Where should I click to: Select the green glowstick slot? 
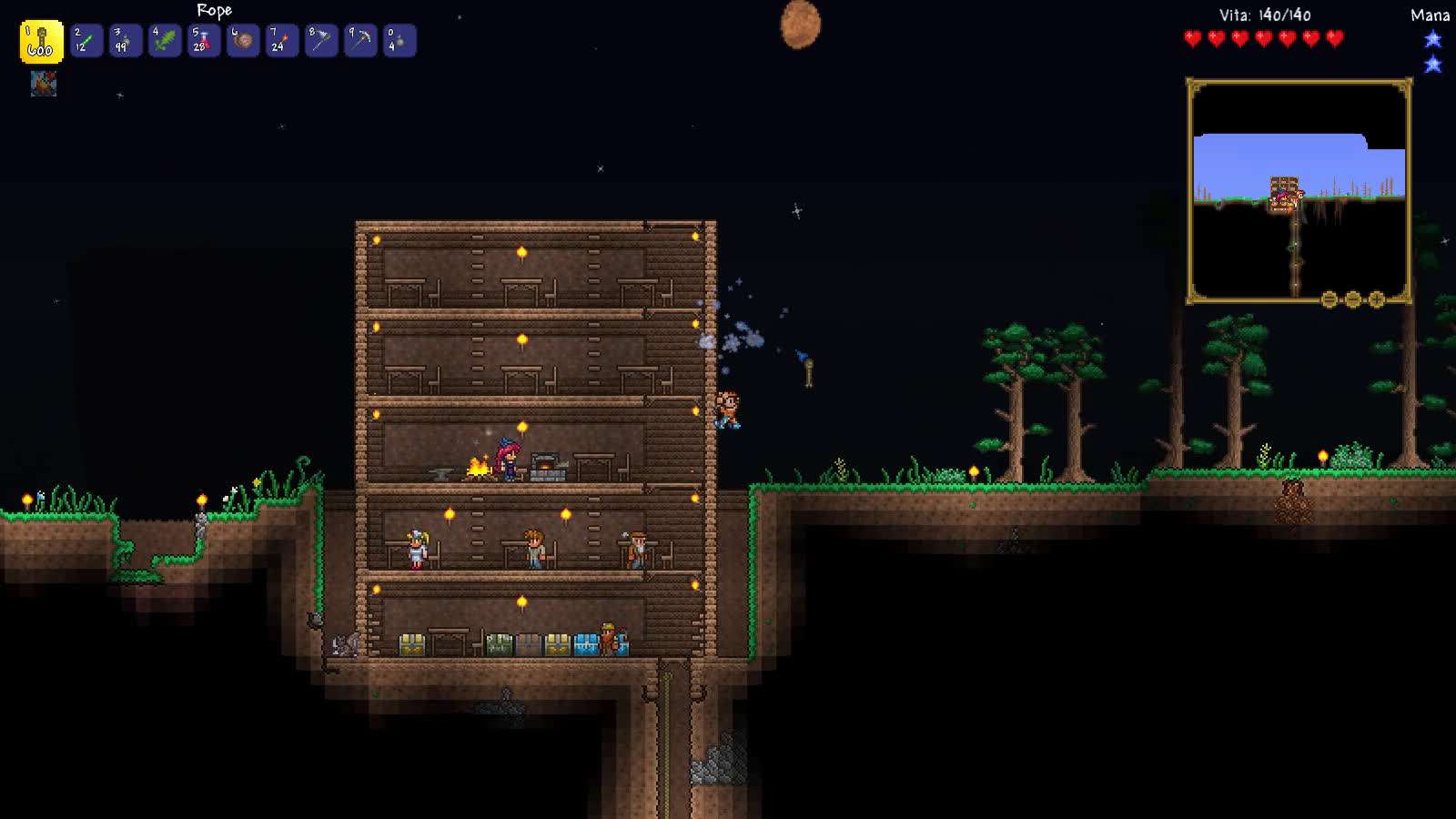tap(87, 41)
